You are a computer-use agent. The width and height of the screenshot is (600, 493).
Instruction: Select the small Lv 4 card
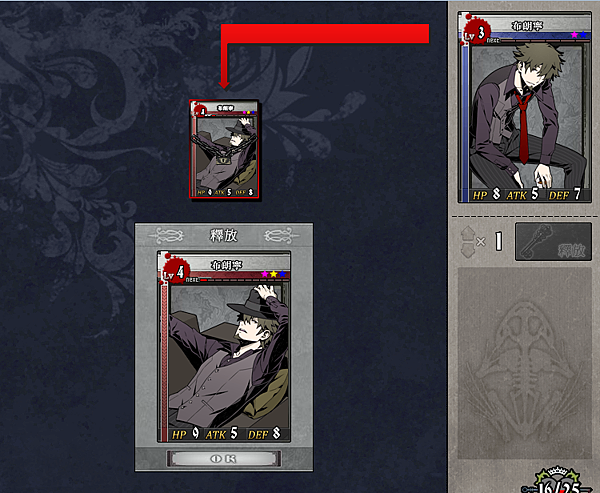(x=227, y=149)
